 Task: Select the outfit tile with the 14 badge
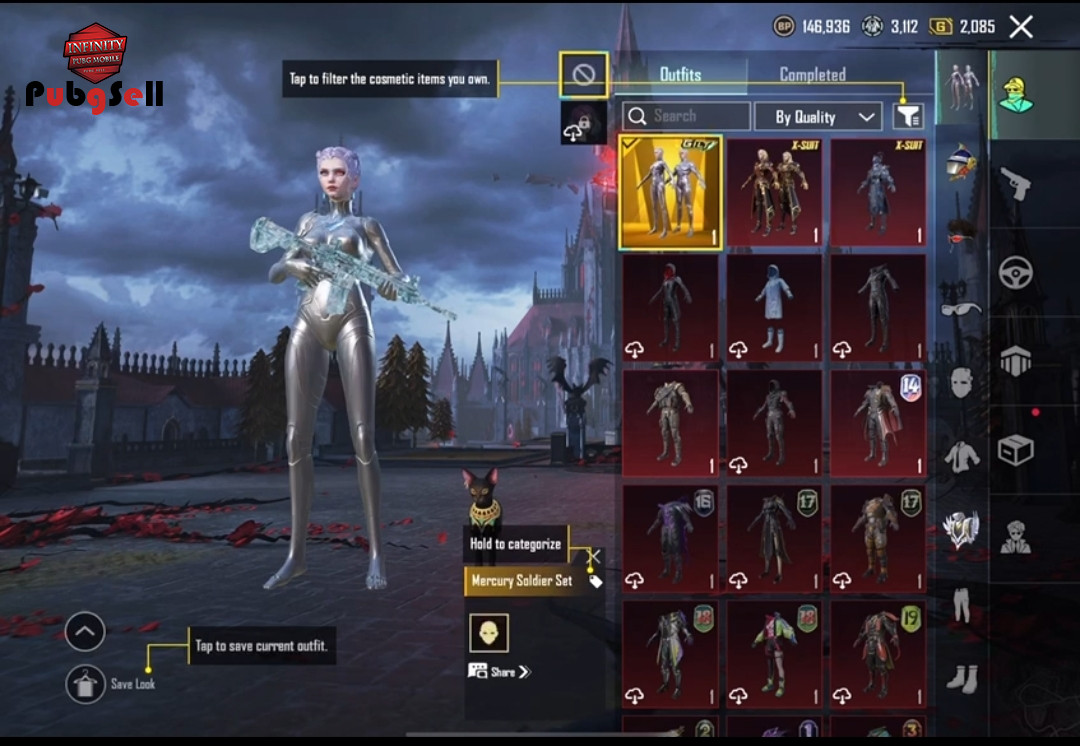pos(878,422)
